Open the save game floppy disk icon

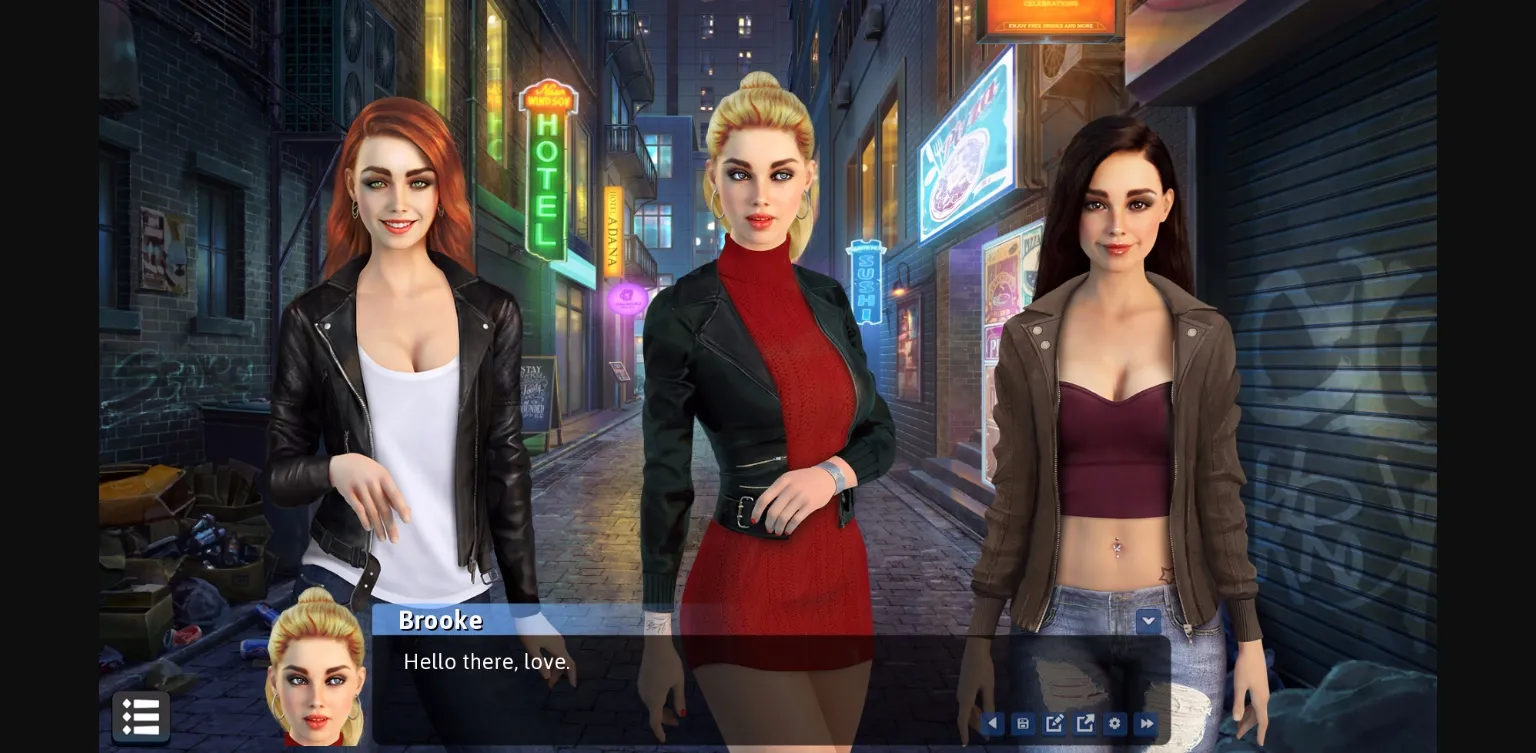coord(1022,723)
